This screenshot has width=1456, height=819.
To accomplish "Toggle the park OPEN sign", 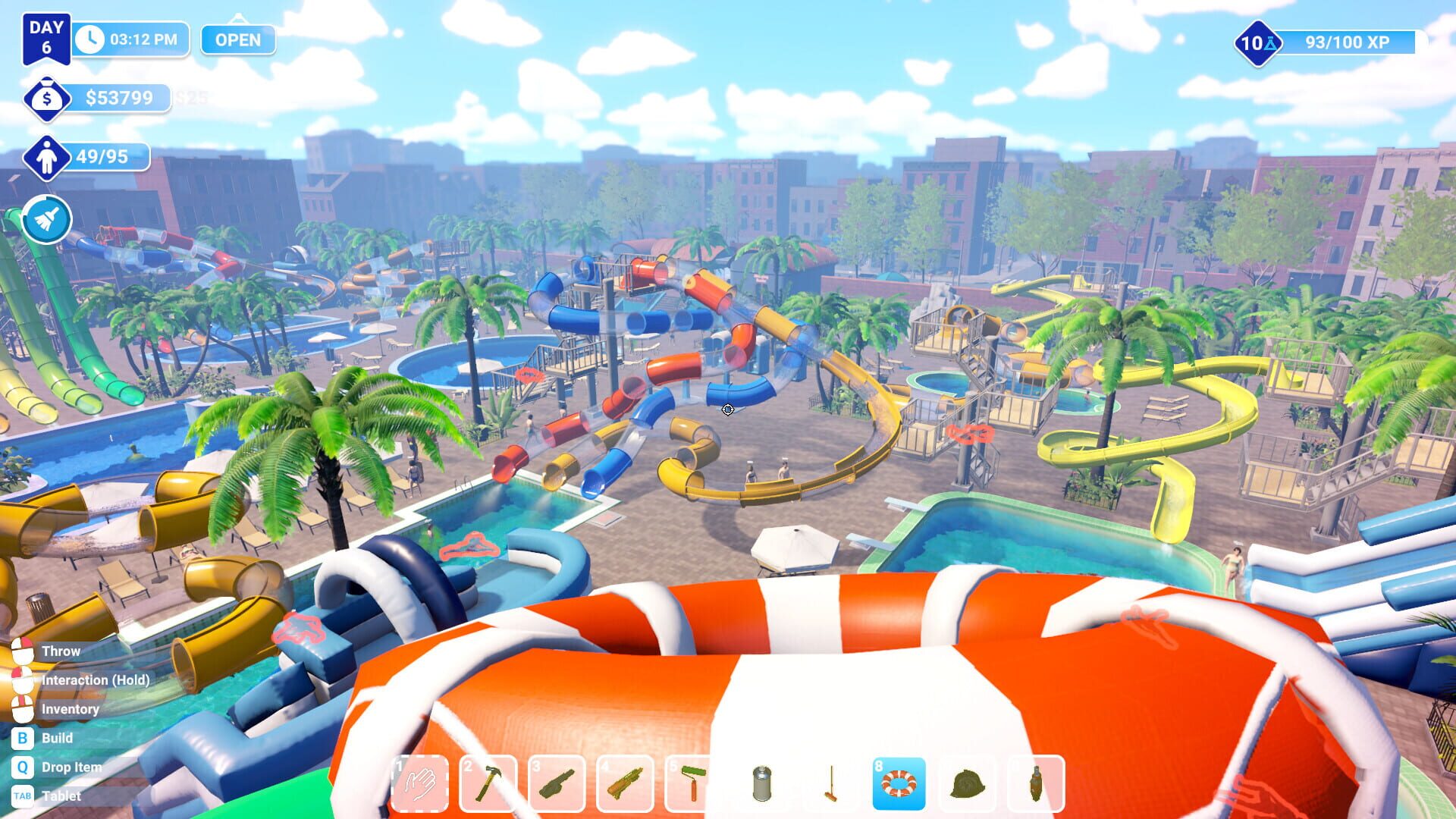I will [237, 41].
